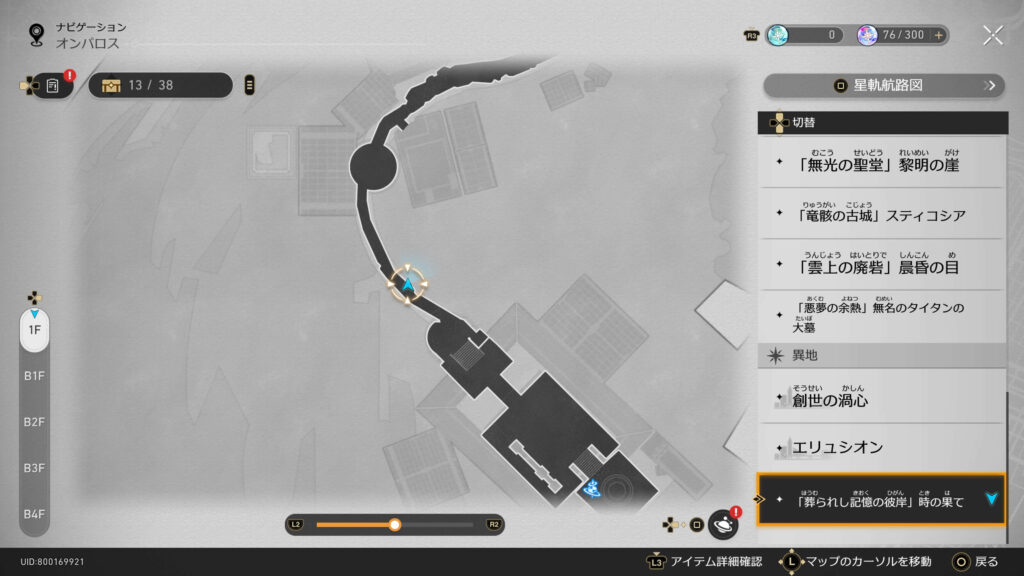Pick 「悪夢の余熱」無名のタイタンの大墓
This screenshot has height=576, width=1024.
tap(880, 316)
